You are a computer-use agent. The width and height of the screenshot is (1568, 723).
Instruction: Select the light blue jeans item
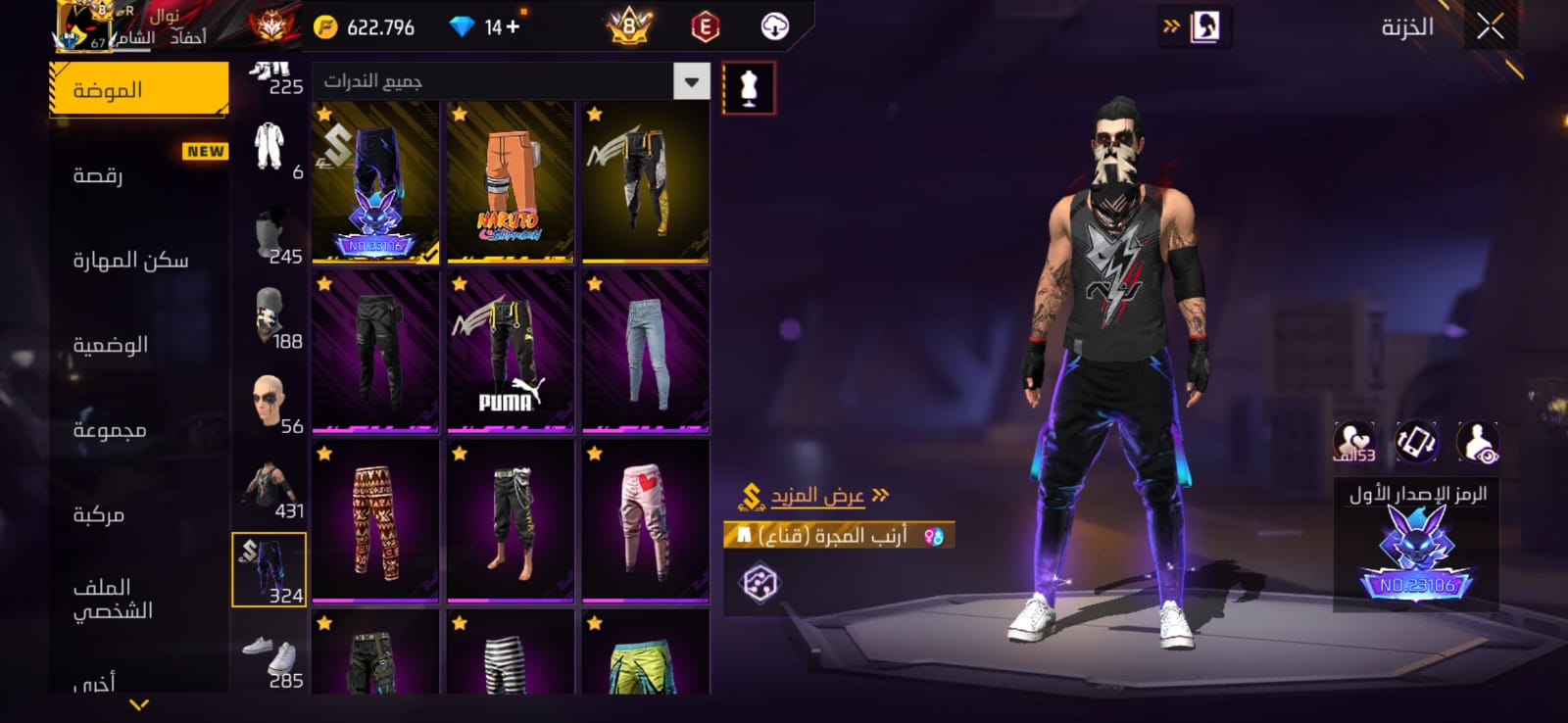[645, 352]
